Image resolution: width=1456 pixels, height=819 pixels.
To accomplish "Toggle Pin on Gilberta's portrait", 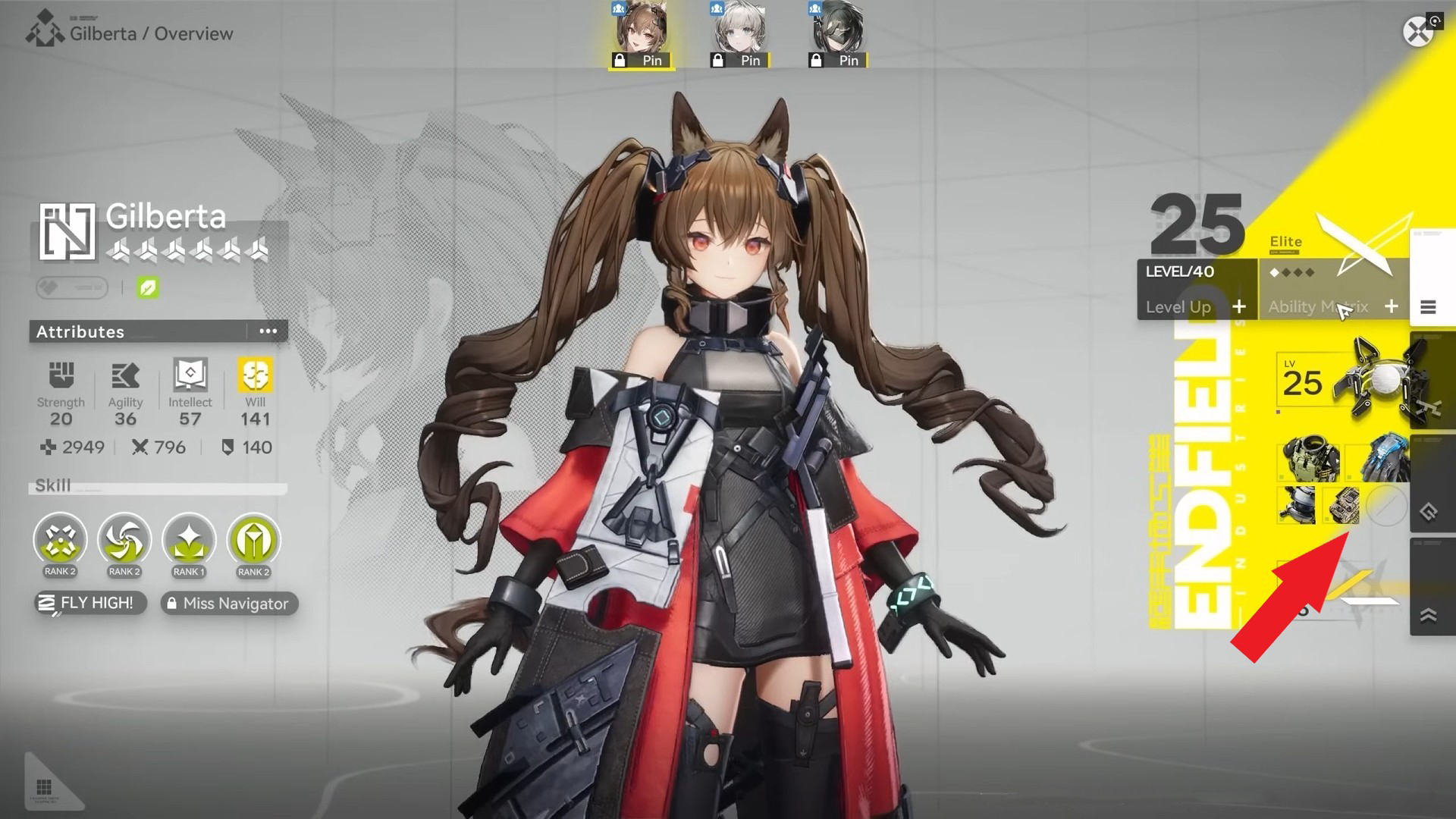I will [x=639, y=60].
